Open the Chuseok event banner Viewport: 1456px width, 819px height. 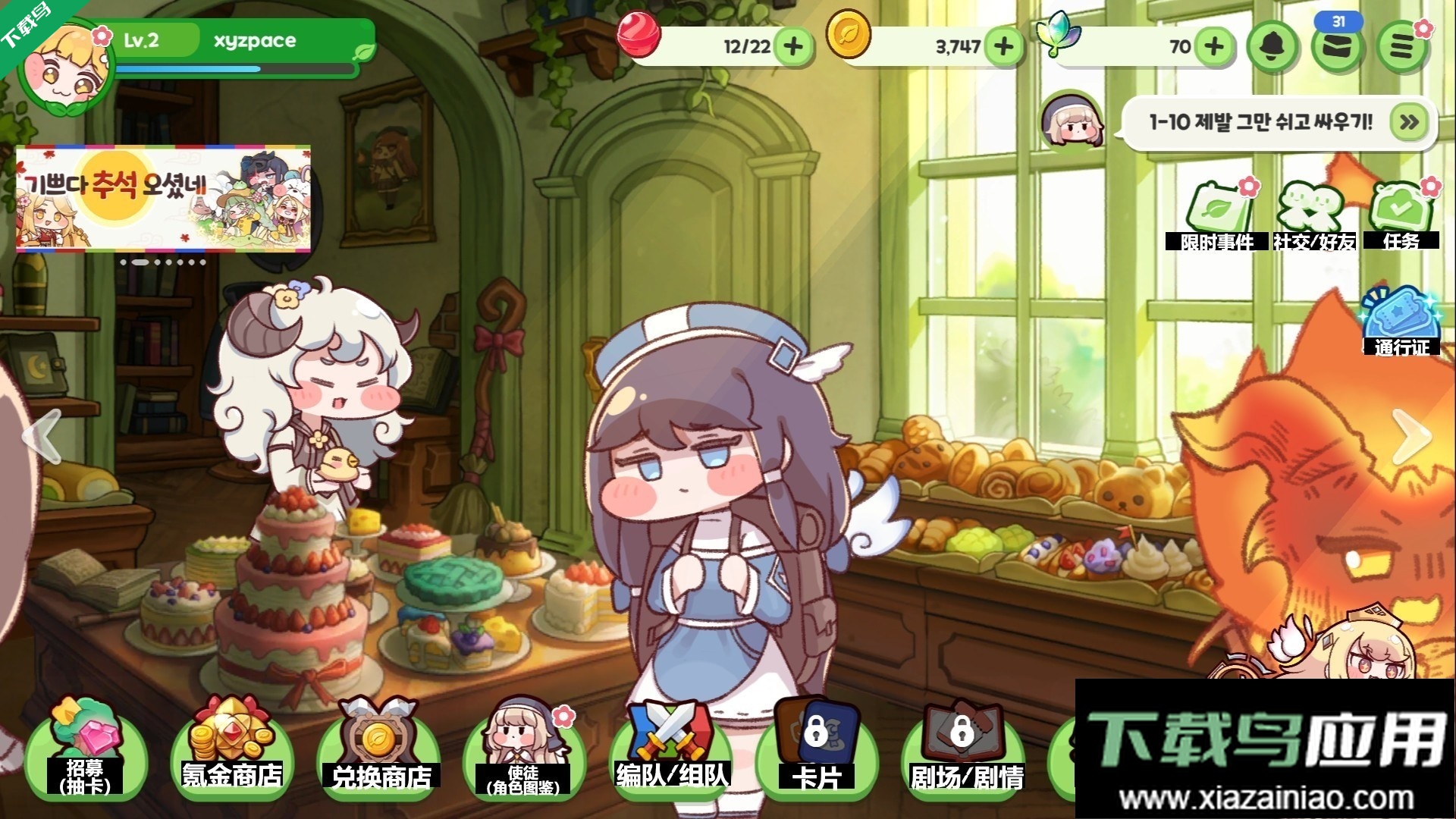tap(163, 198)
